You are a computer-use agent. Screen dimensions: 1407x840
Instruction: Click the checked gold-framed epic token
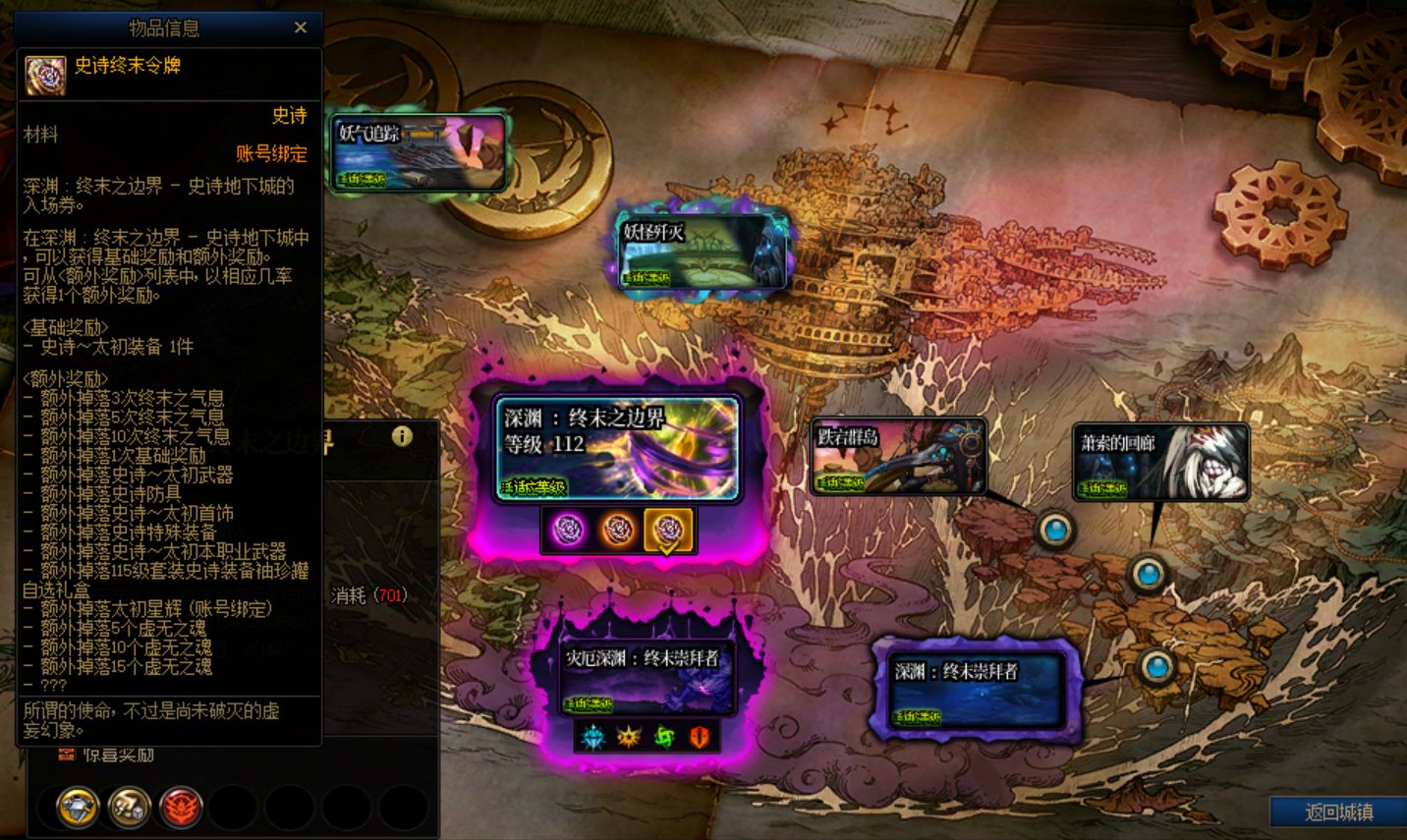pos(667,530)
